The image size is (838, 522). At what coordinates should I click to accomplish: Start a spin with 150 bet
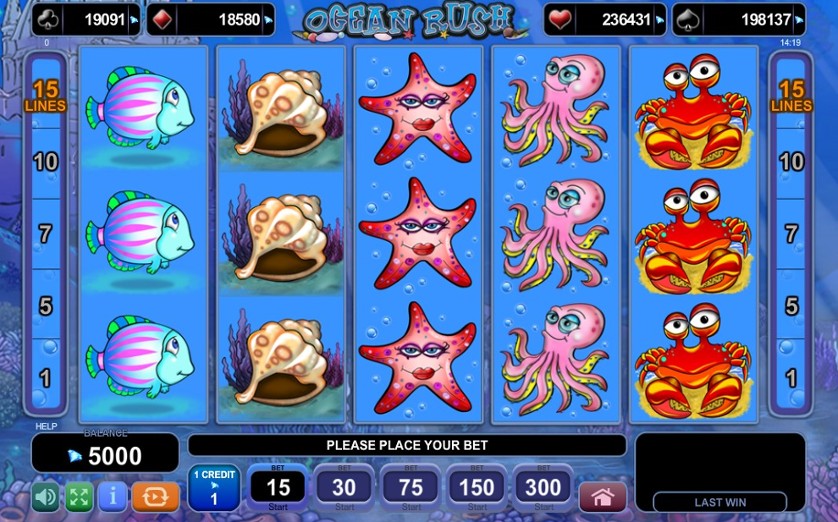click(x=476, y=489)
